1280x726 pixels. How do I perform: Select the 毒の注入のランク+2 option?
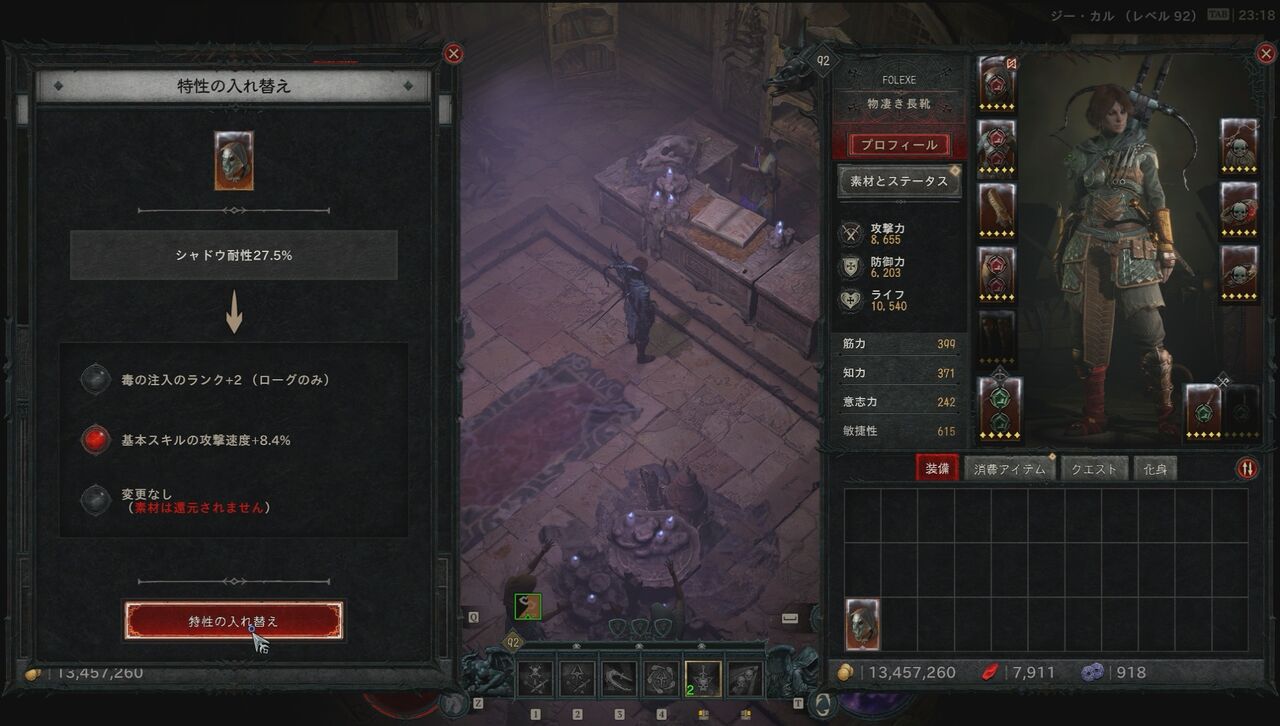tap(96, 380)
